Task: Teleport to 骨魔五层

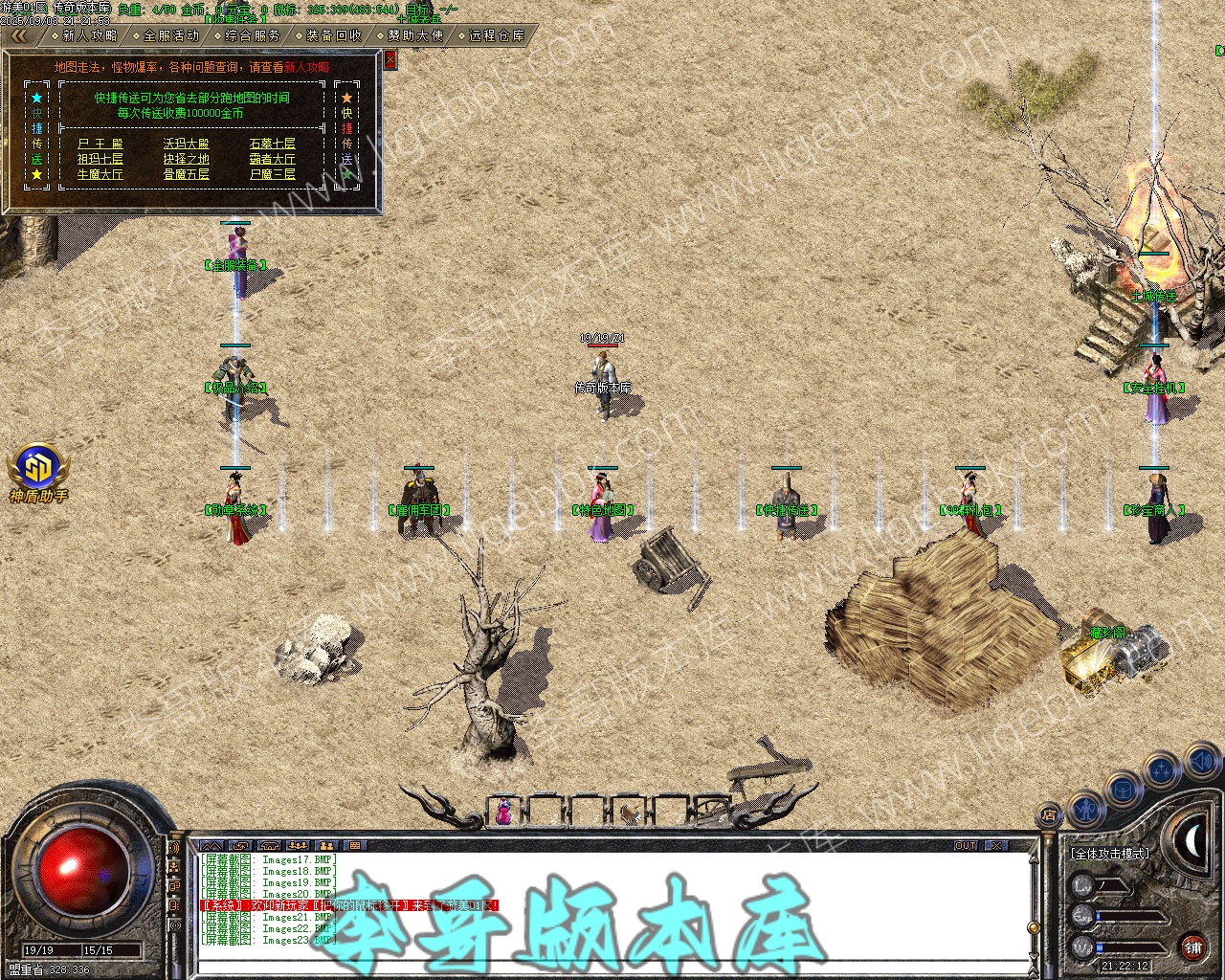Action: point(186,175)
